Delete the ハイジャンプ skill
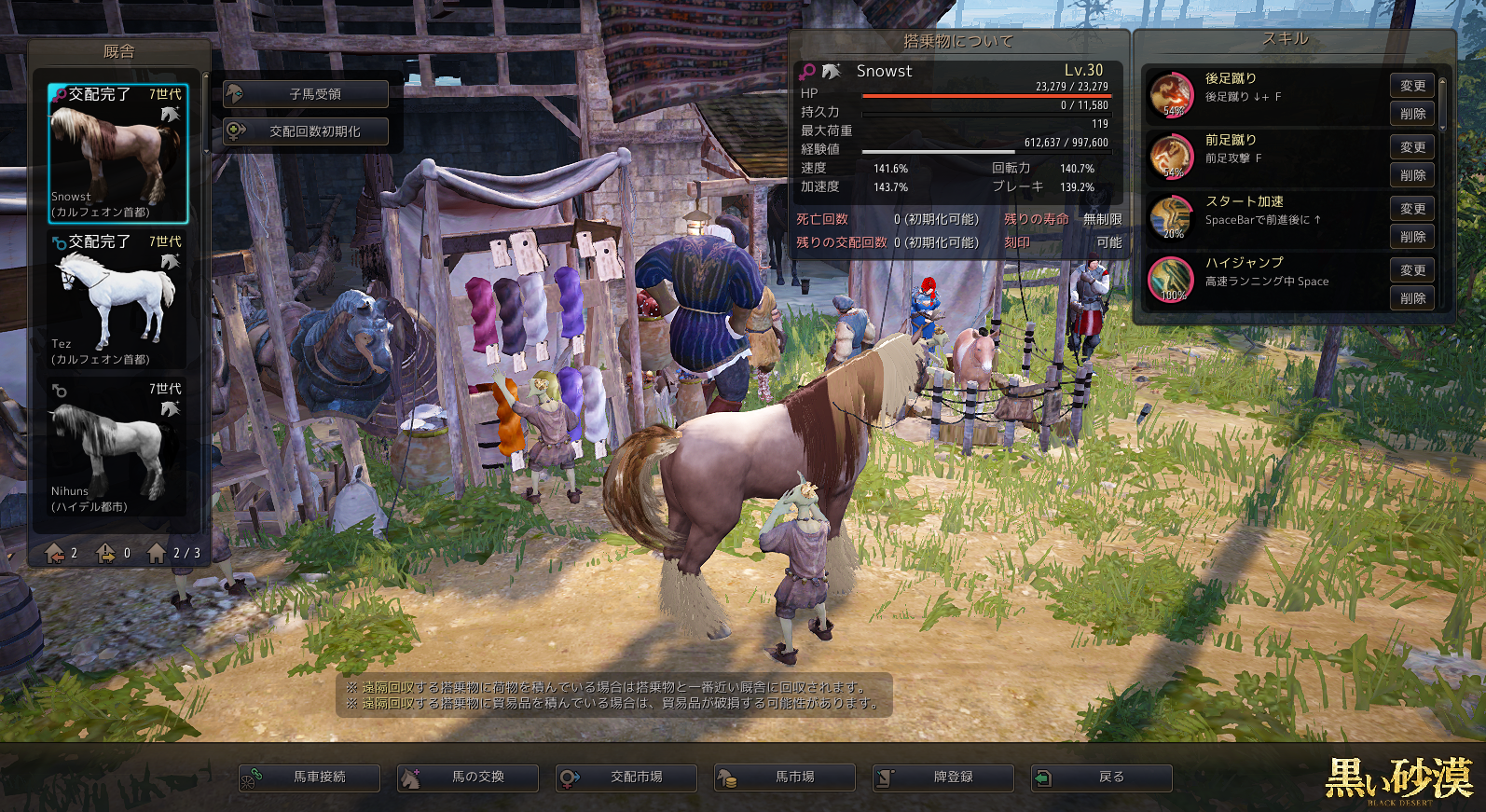Screen dimensions: 1486x812 [x=1412, y=298]
